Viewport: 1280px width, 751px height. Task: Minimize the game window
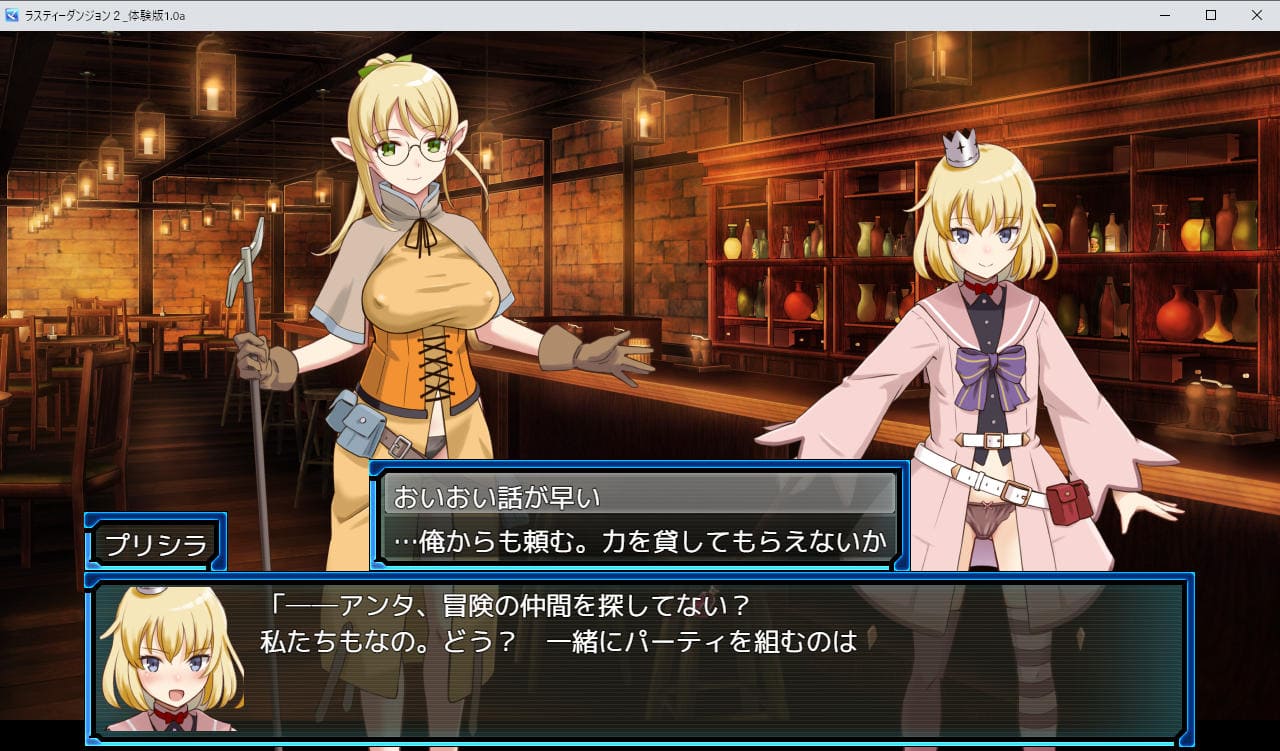click(x=1164, y=15)
